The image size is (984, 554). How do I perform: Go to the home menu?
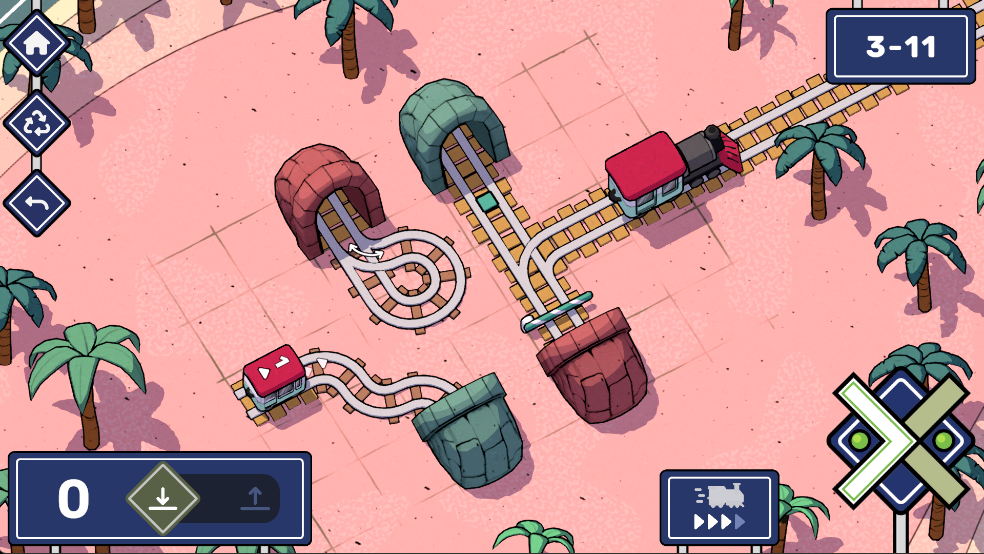pos(37,44)
